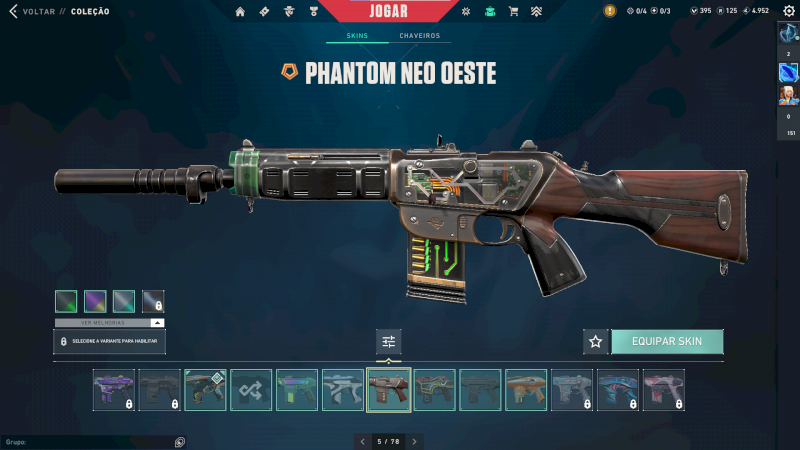
Task: Collapse the Ver Melhorias upgrades bar
Action: [x=157, y=323]
